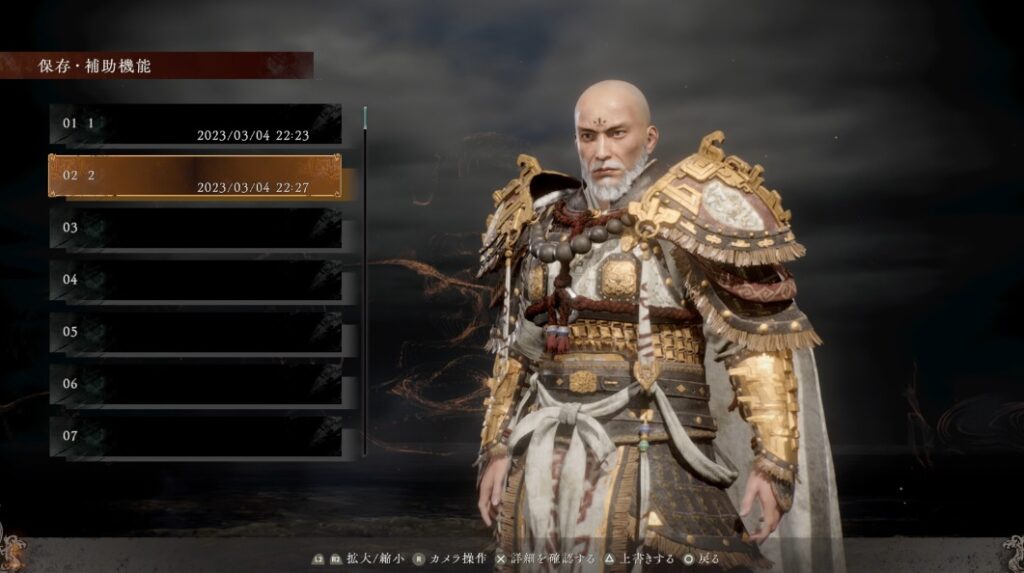Screen dimensions: 1024x573
Task: Click the save list scrollbar
Action: [365, 280]
